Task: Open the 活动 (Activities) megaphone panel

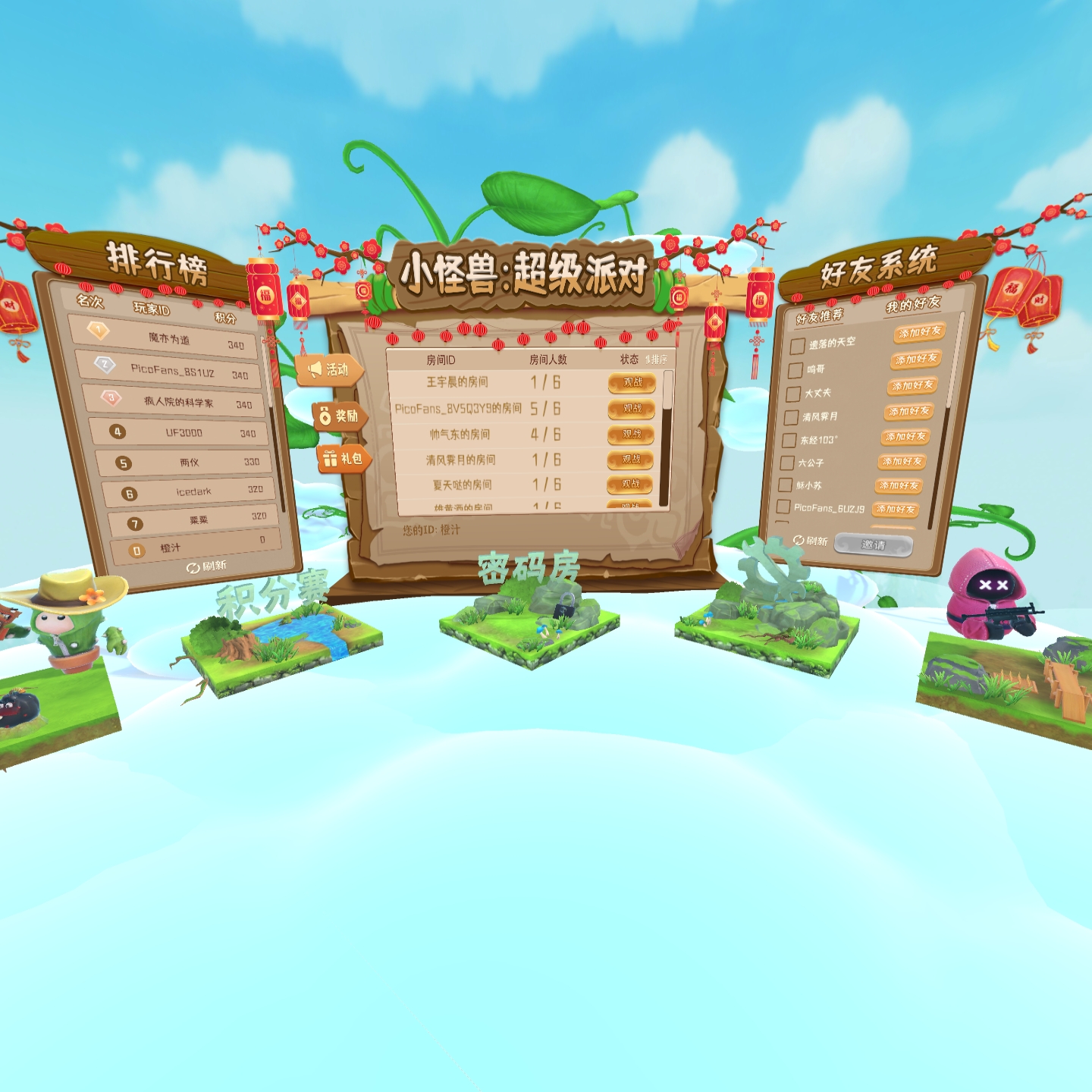Action: (x=330, y=369)
